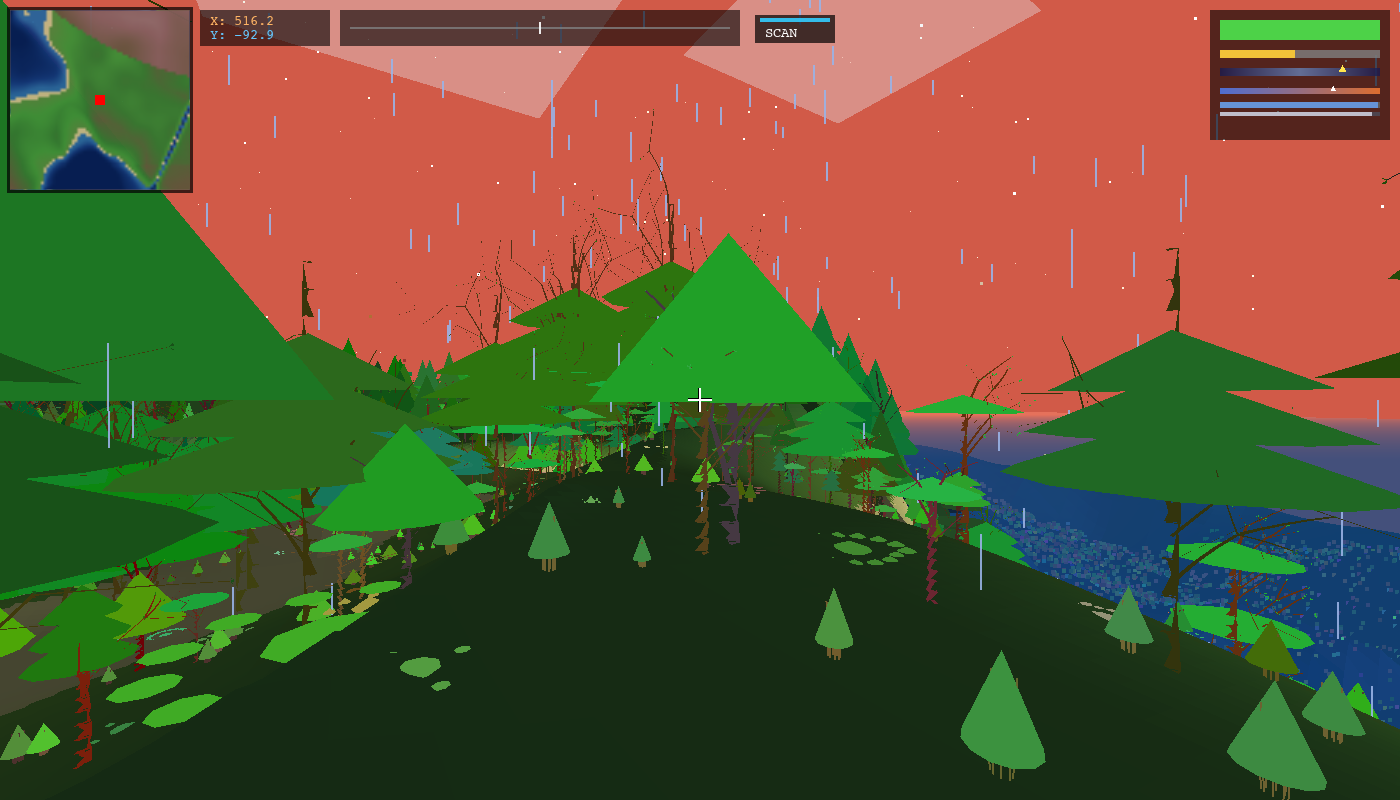The height and width of the screenshot is (800, 1400).
Task: Click the green health bar in the status panel
Action: 1300,30
